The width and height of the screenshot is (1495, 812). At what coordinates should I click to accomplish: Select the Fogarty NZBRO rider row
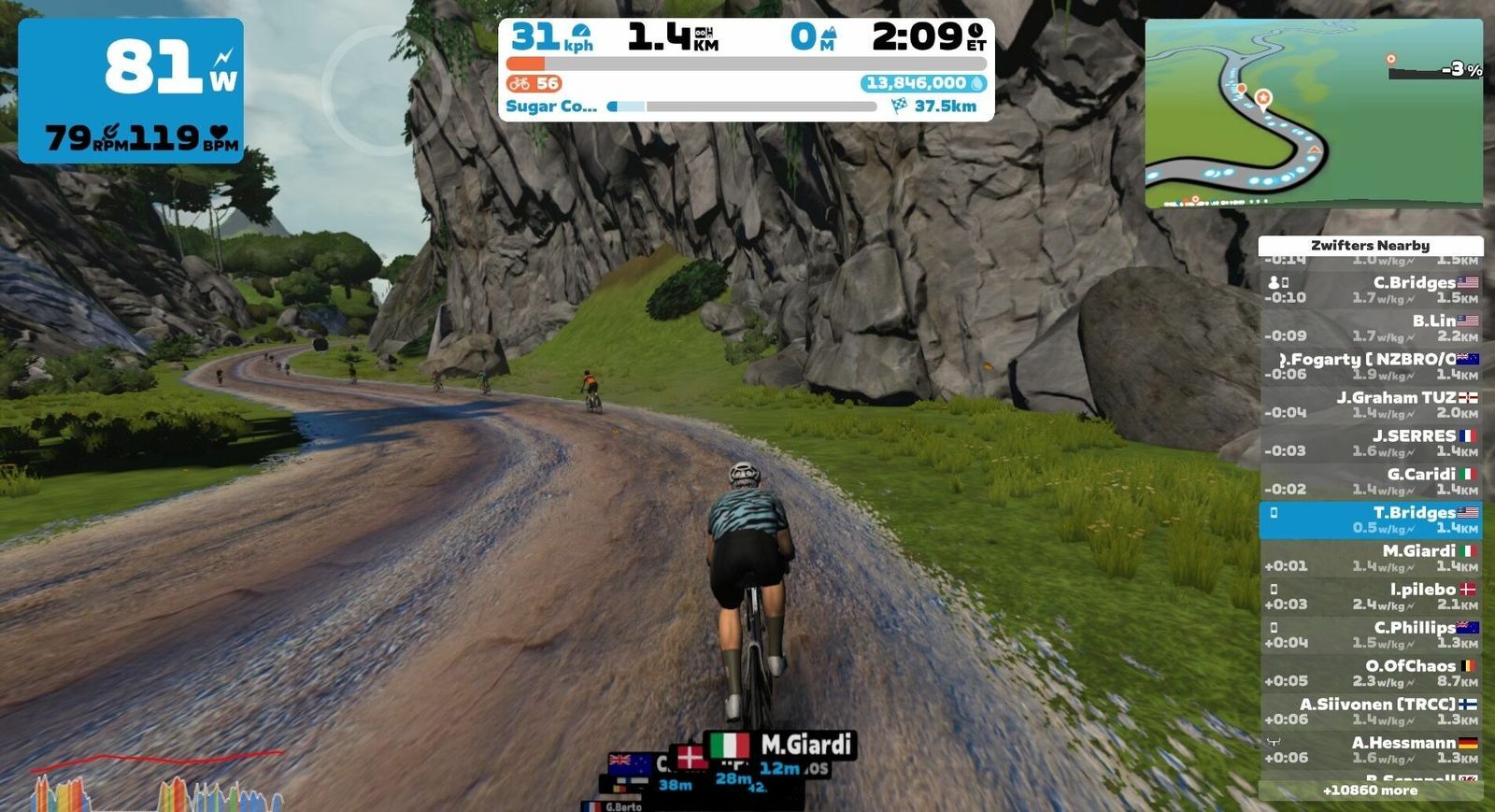pyautogui.click(x=1371, y=366)
